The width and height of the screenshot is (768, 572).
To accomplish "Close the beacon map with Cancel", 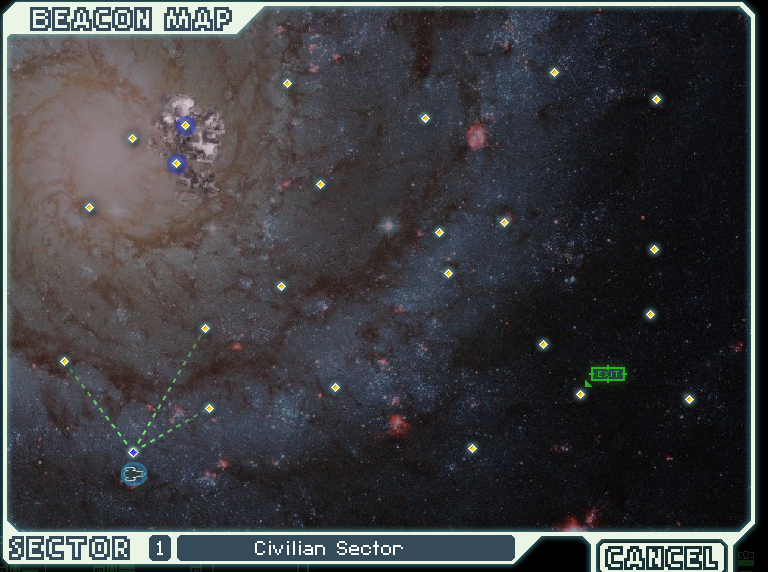I will pyautogui.click(x=662, y=556).
